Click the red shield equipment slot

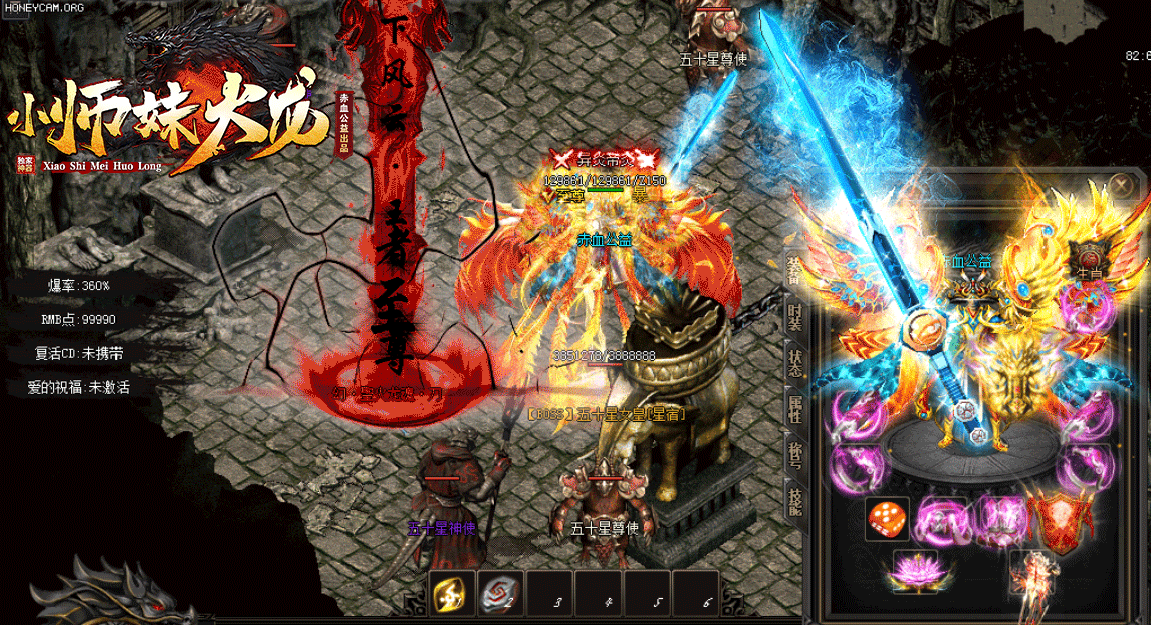coord(1059,520)
